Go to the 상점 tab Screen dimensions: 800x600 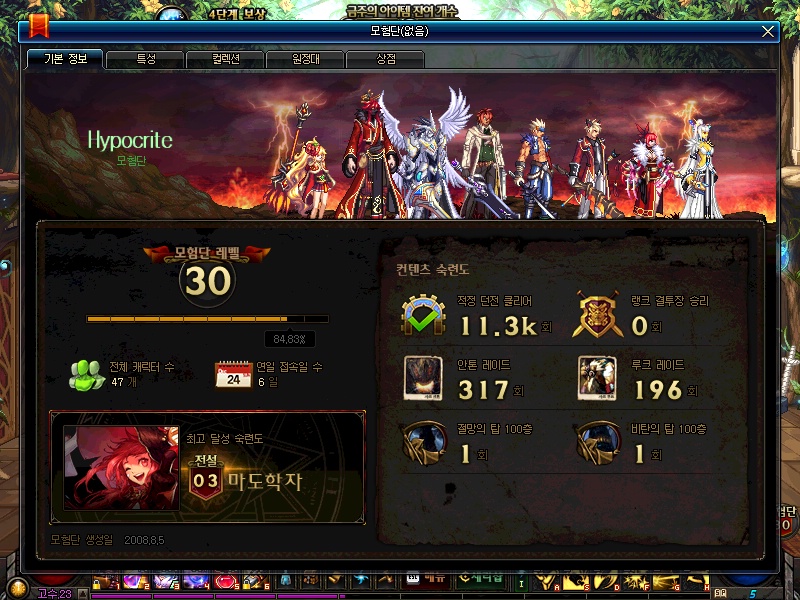[385, 59]
